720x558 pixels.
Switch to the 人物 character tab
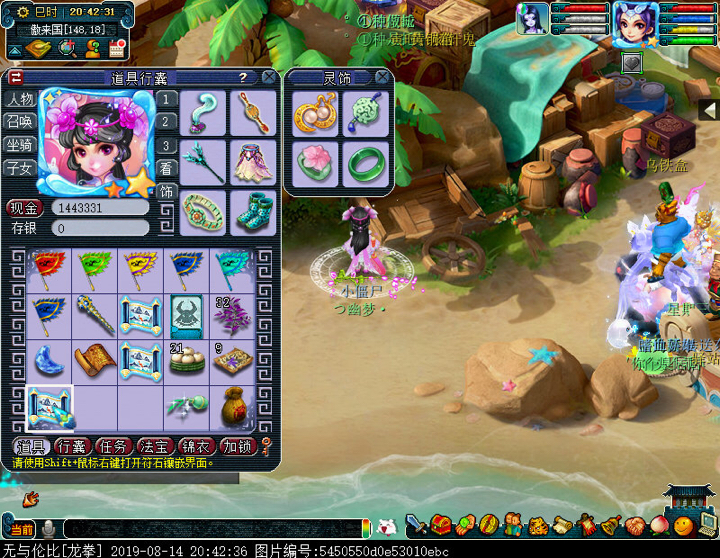pyautogui.click(x=20, y=99)
